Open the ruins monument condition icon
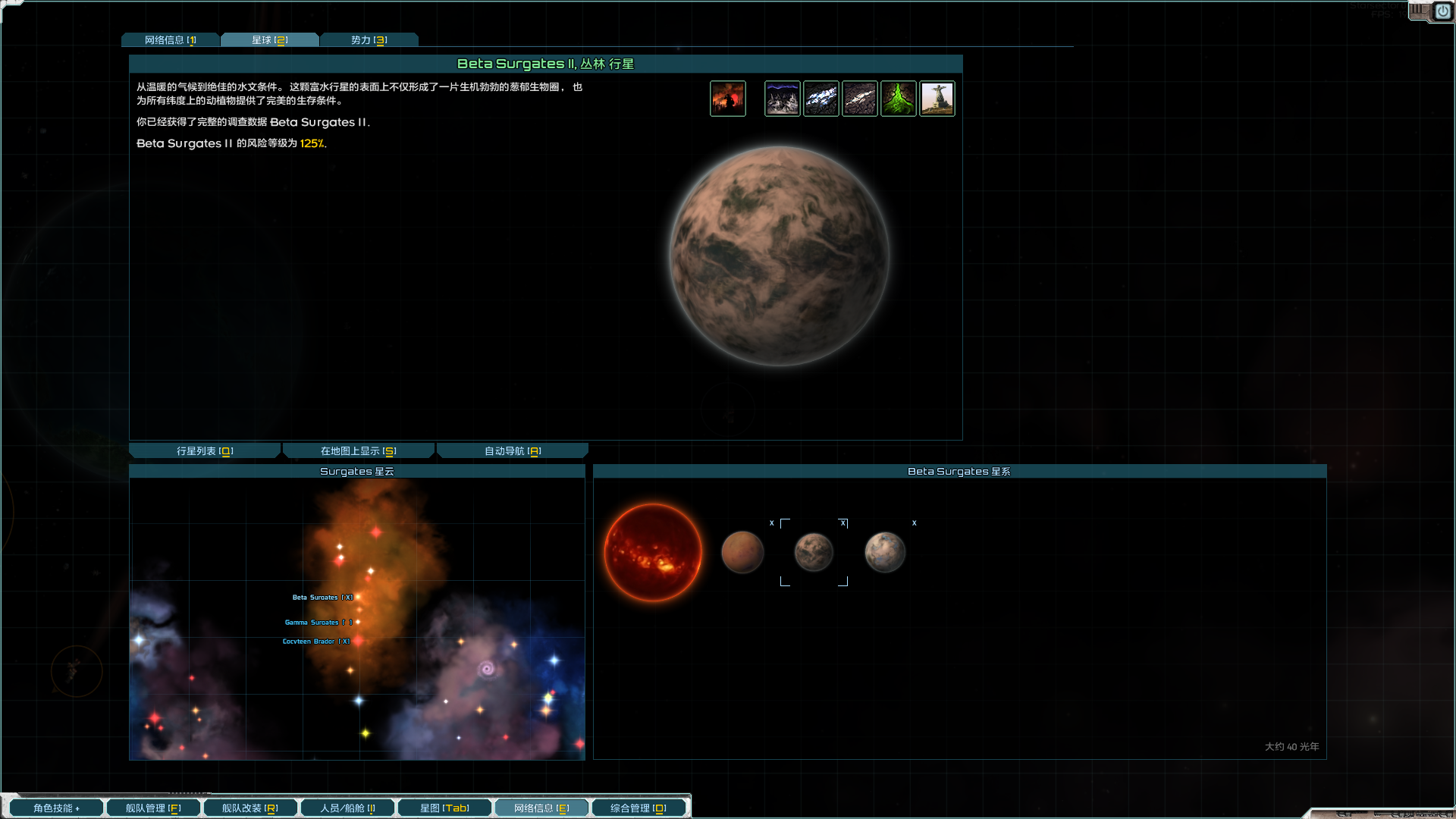 (937, 98)
